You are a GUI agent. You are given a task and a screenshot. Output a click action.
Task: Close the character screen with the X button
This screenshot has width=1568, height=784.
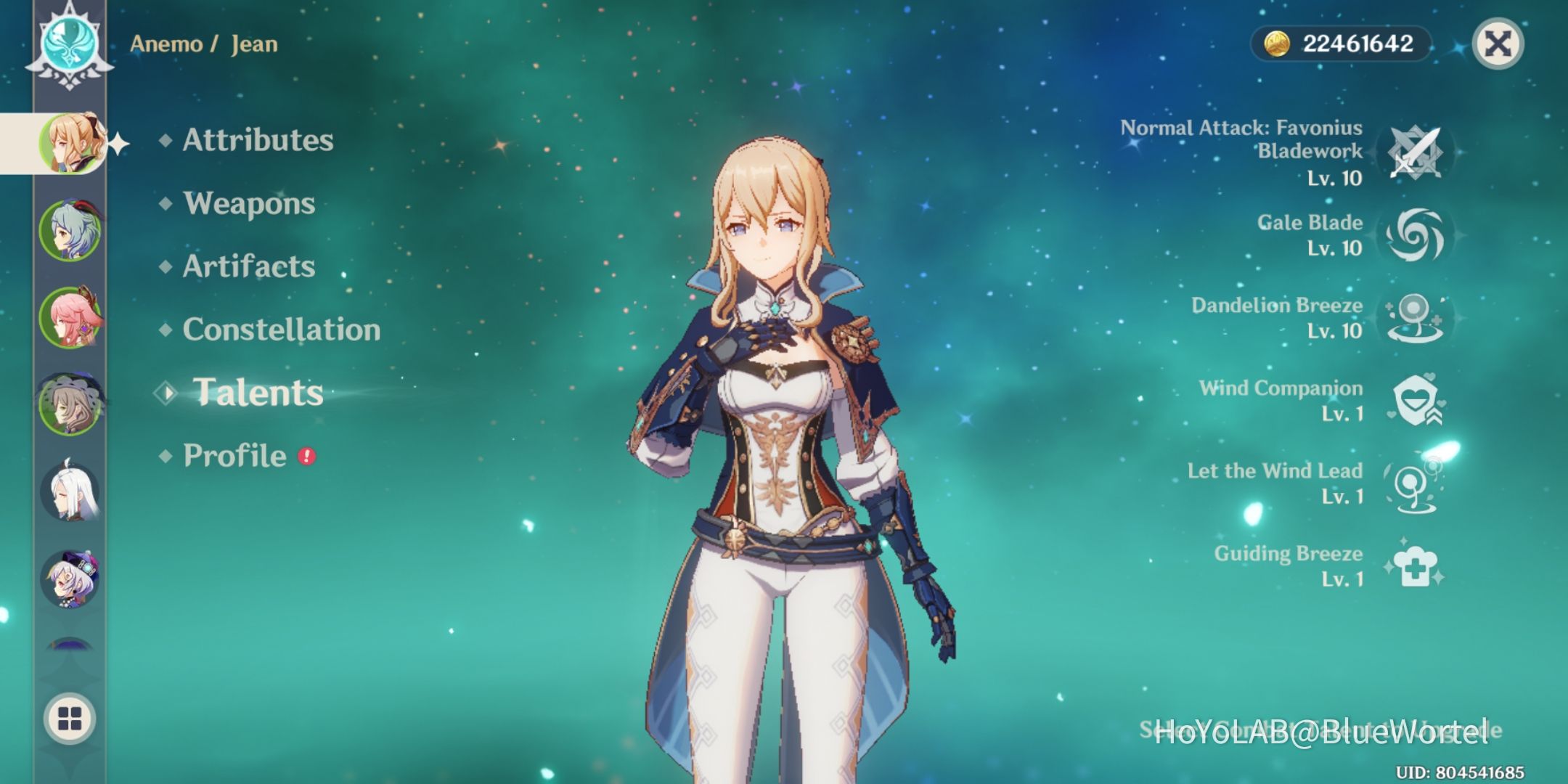1497,44
